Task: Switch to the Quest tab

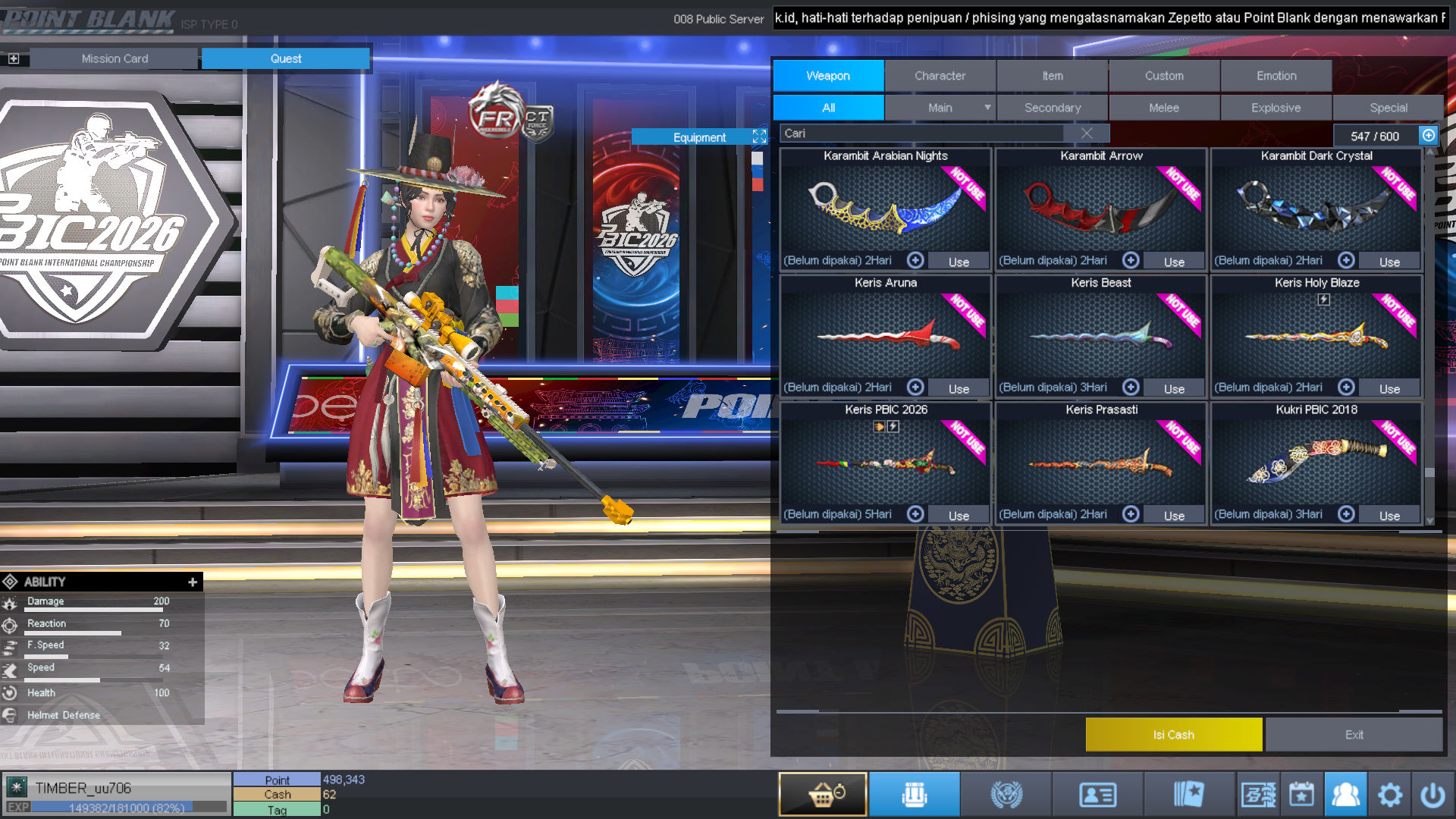Action: point(286,58)
